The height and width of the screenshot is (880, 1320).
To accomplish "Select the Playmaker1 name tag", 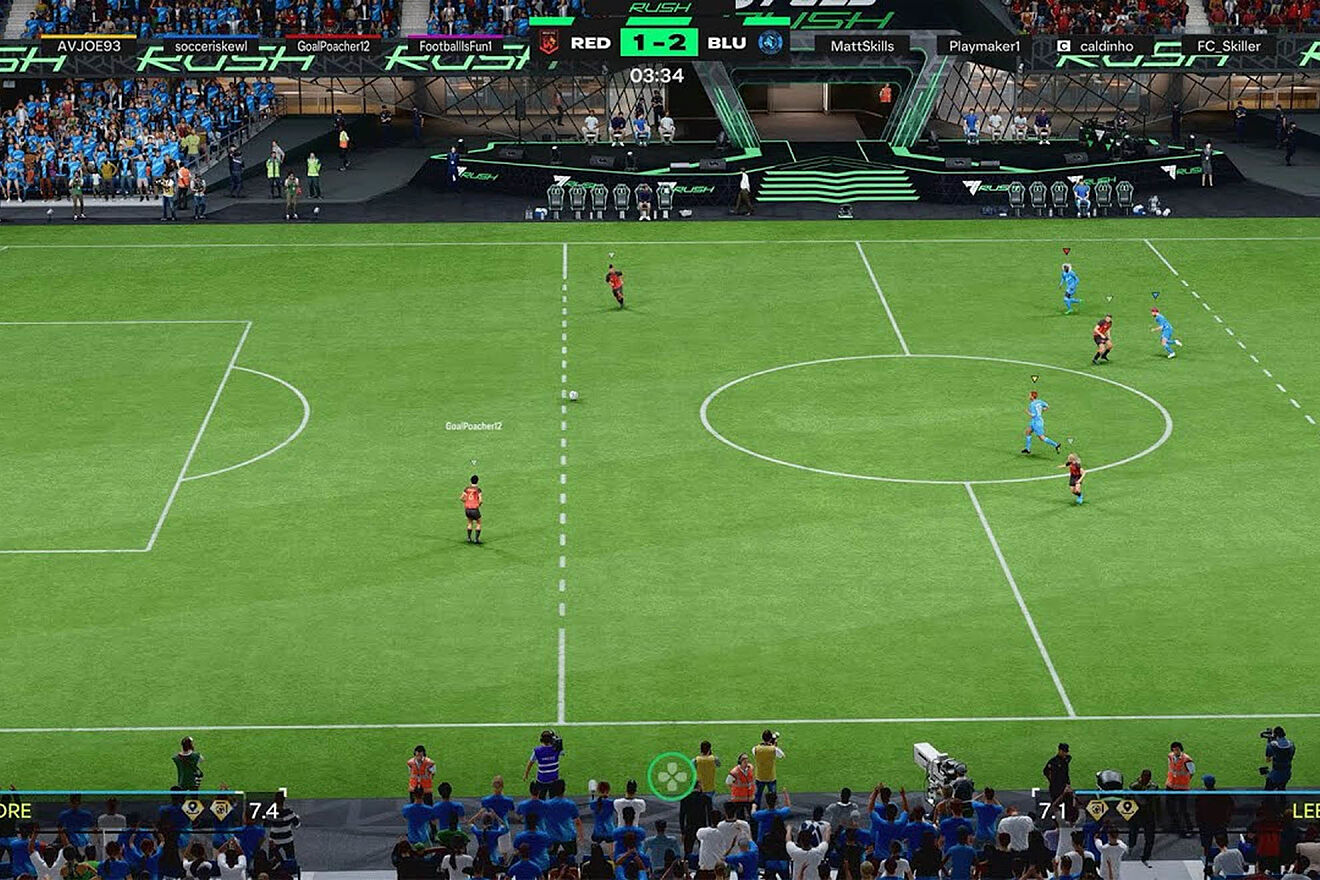I will click(x=984, y=46).
